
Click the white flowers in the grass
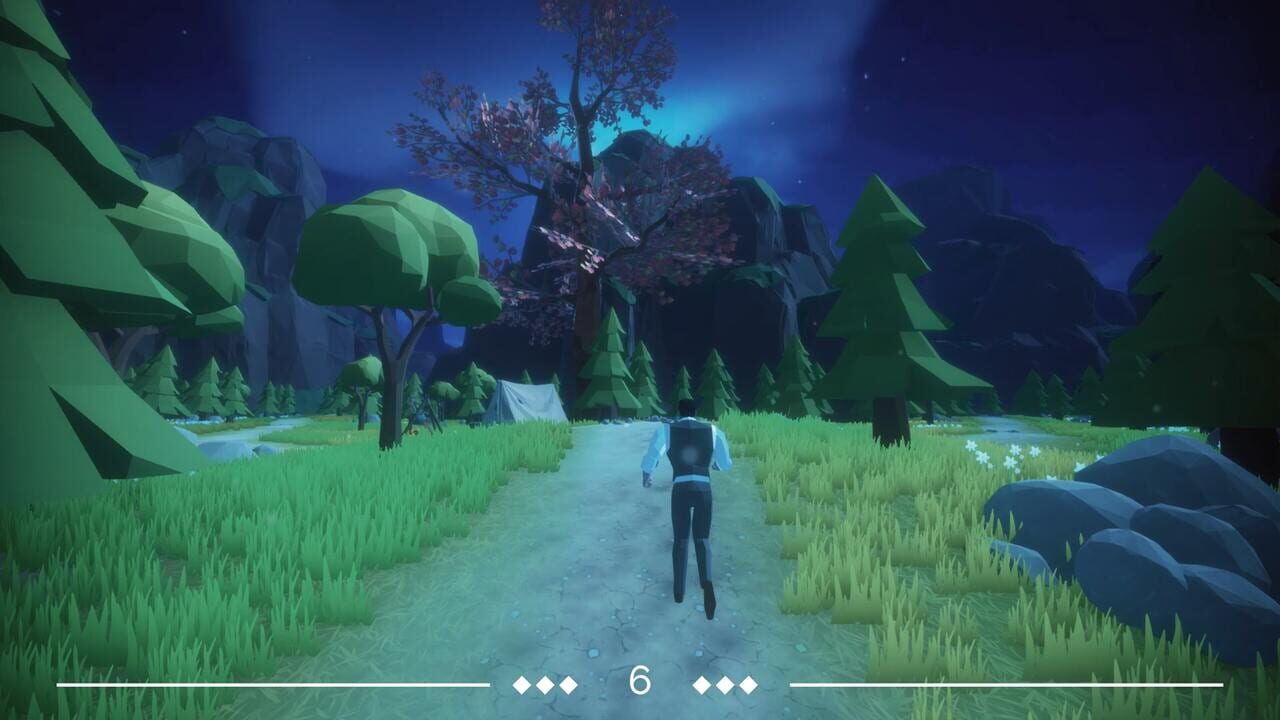[1000, 455]
